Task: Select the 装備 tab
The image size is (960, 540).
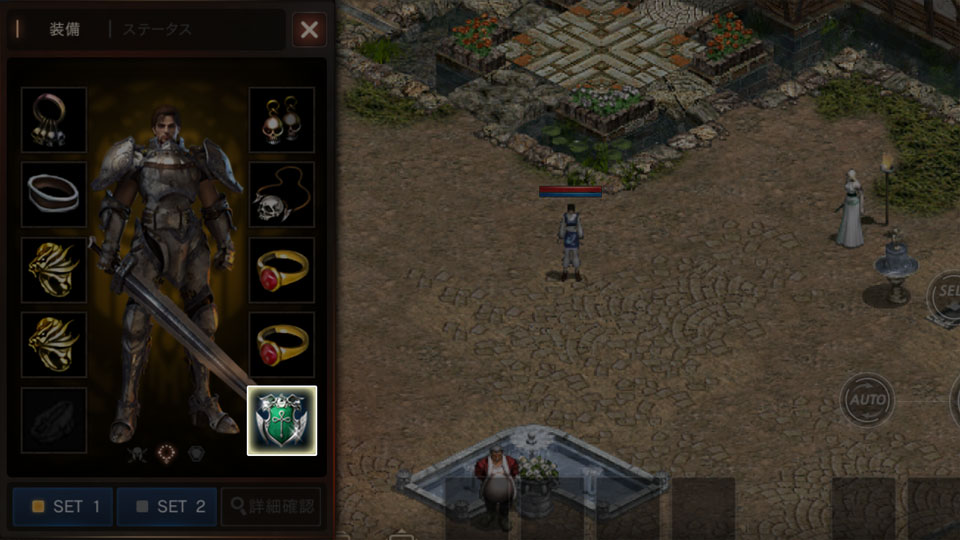Action: (64, 29)
